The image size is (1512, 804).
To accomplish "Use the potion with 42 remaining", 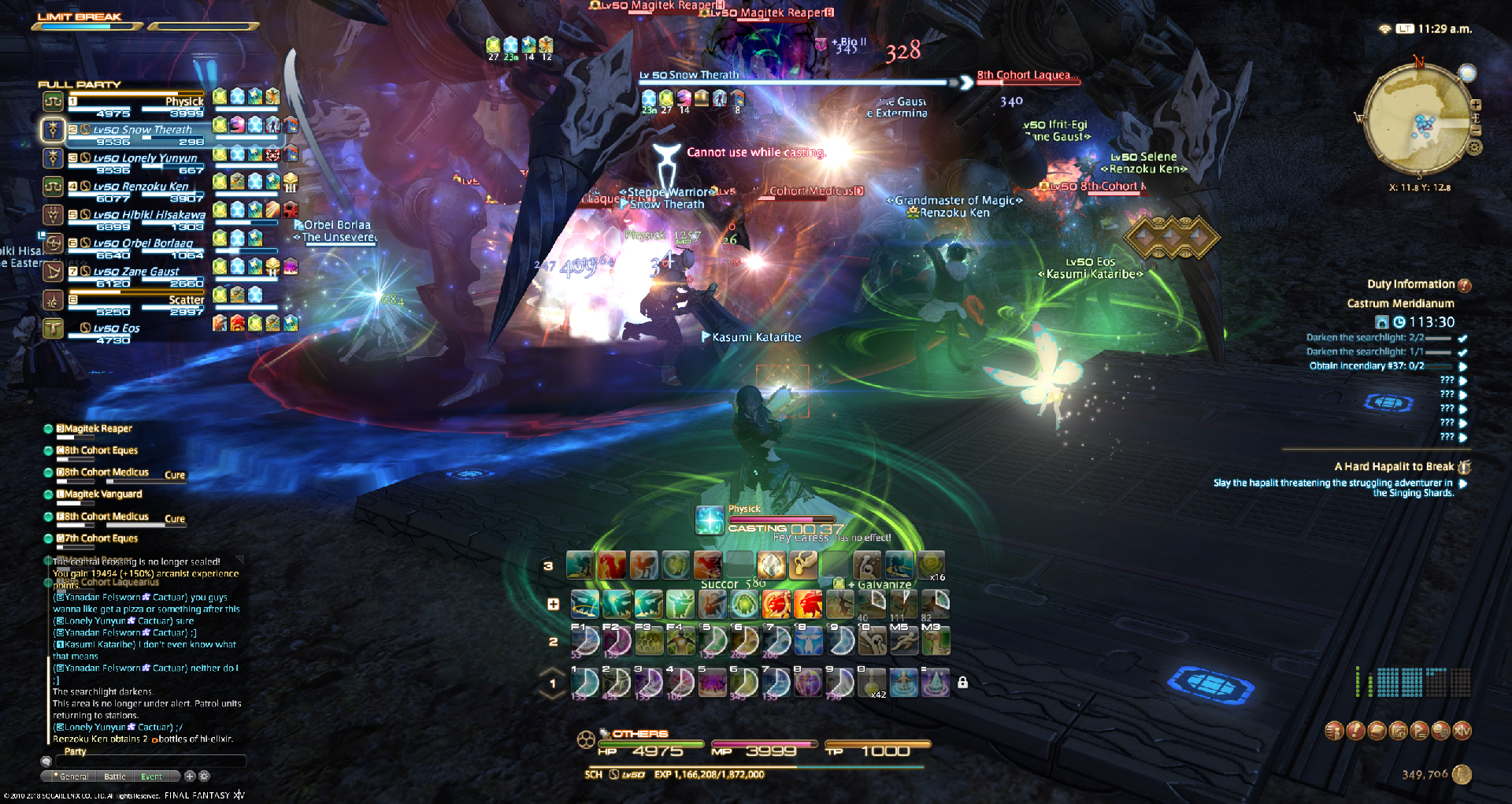I will (x=872, y=683).
